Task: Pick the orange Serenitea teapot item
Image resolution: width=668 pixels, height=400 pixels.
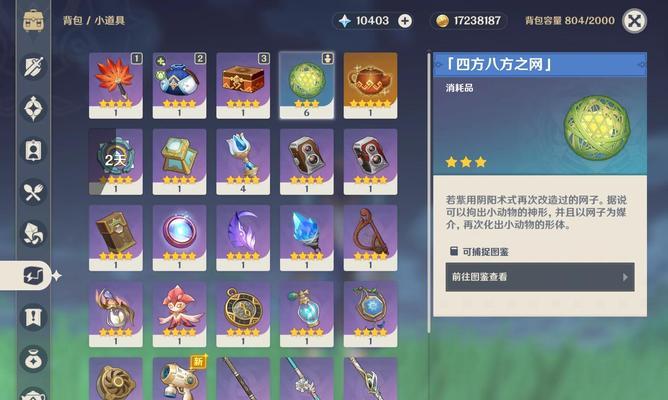Action: coord(371,80)
